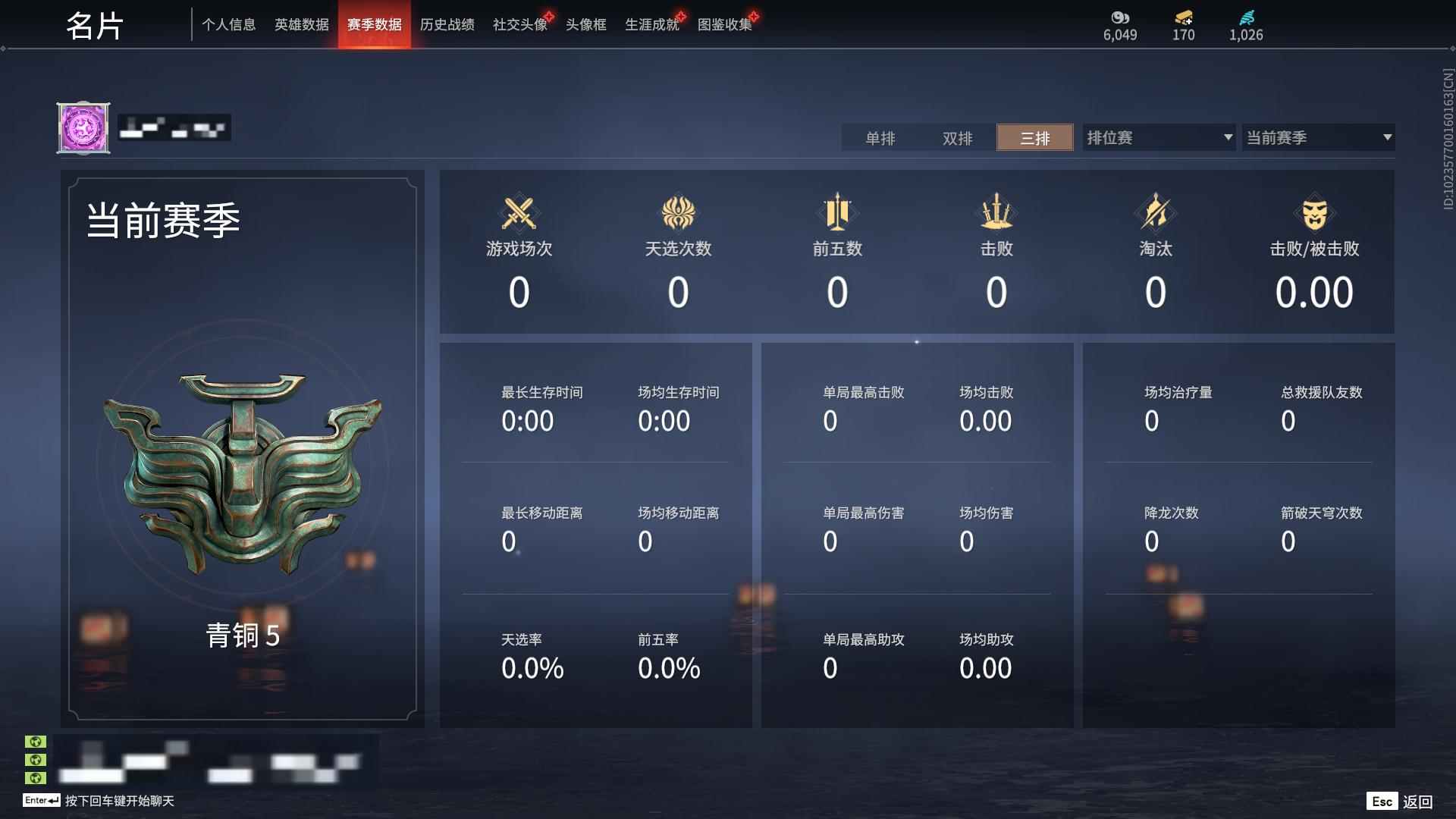The width and height of the screenshot is (1456, 819).
Task: Open the 排位赛 match type dropdown
Action: point(1156,137)
